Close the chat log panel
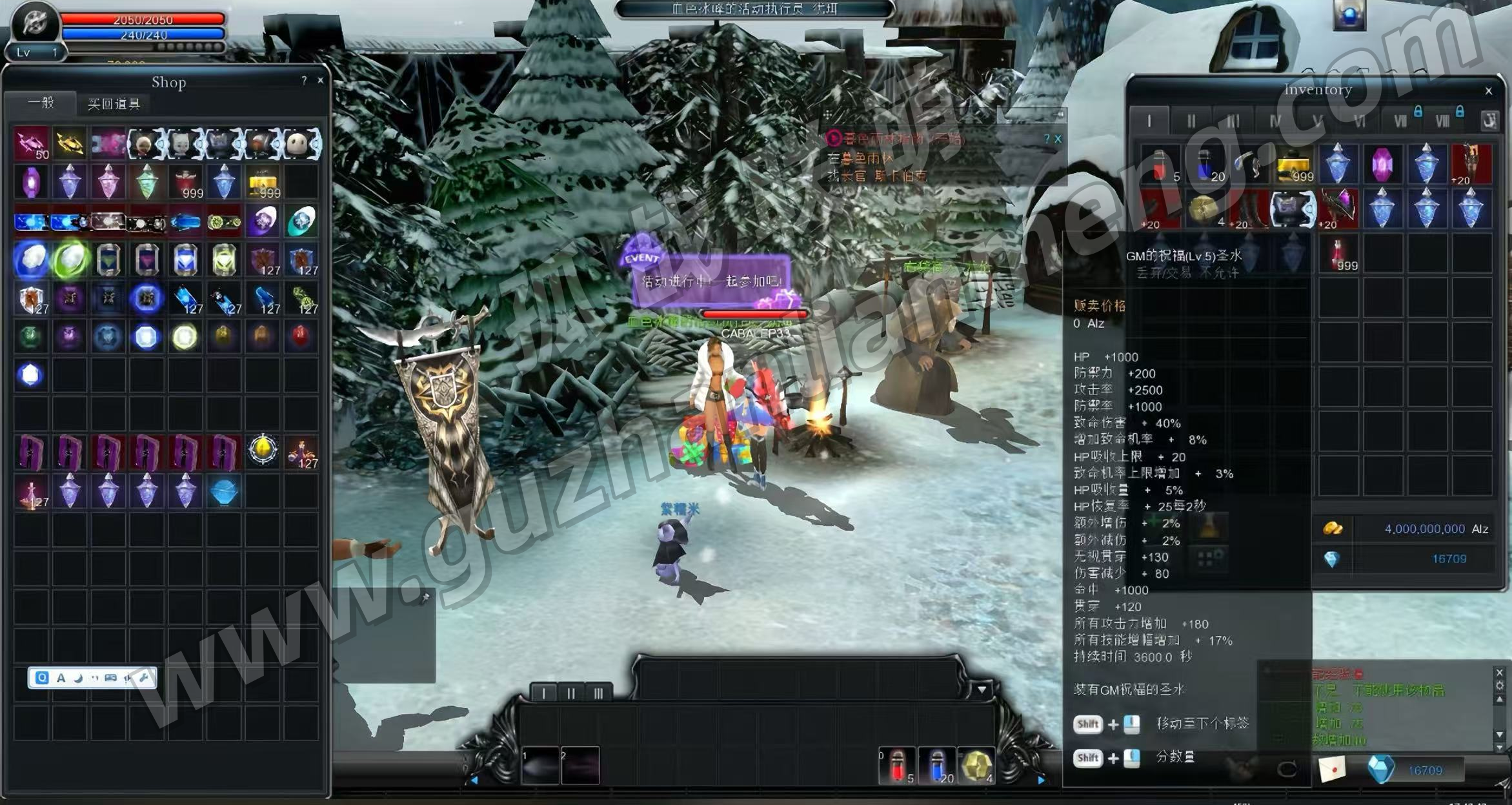 tap(1499, 673)
